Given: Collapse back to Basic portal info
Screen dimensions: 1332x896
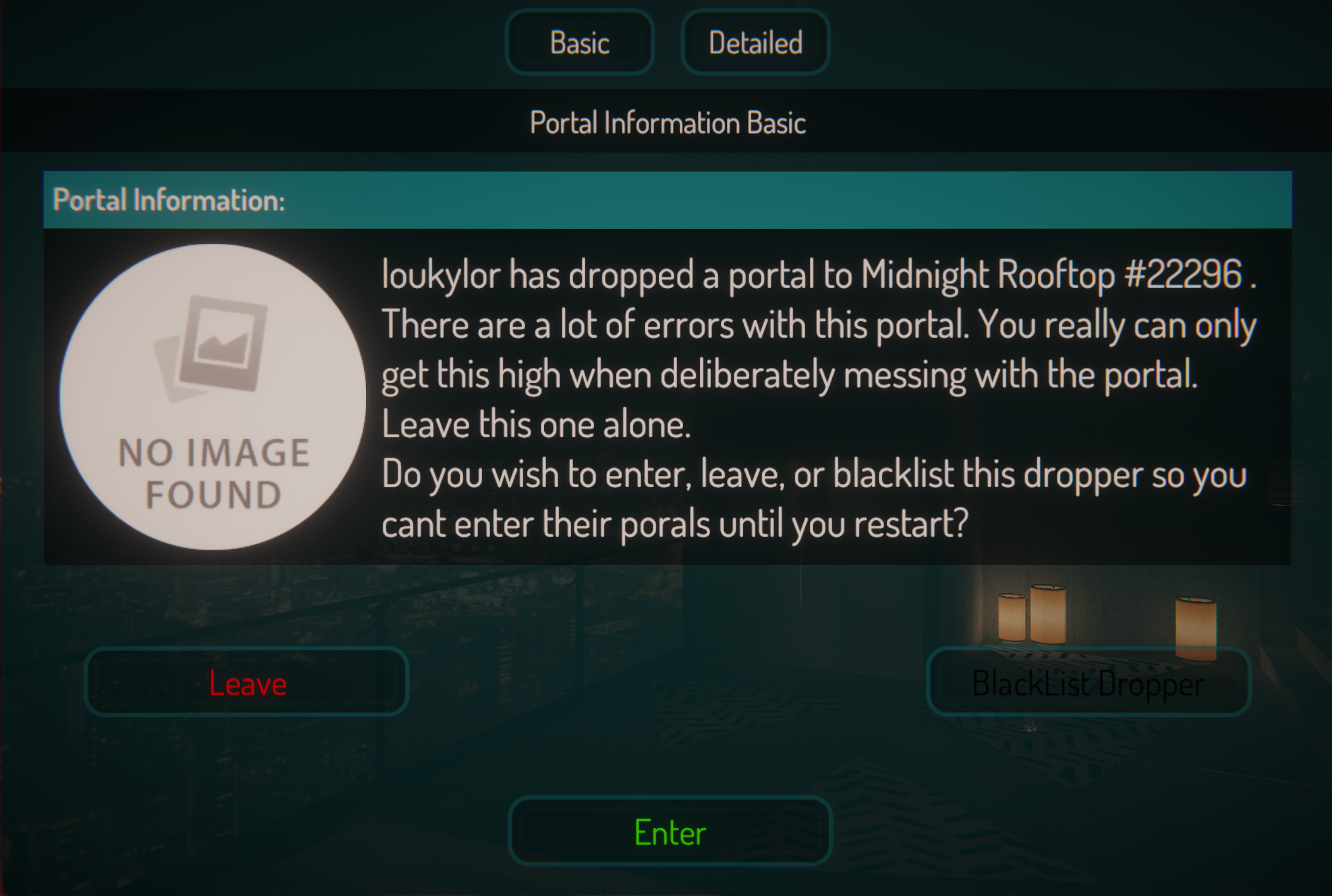Looking at the screenshot, I should 579,42.
